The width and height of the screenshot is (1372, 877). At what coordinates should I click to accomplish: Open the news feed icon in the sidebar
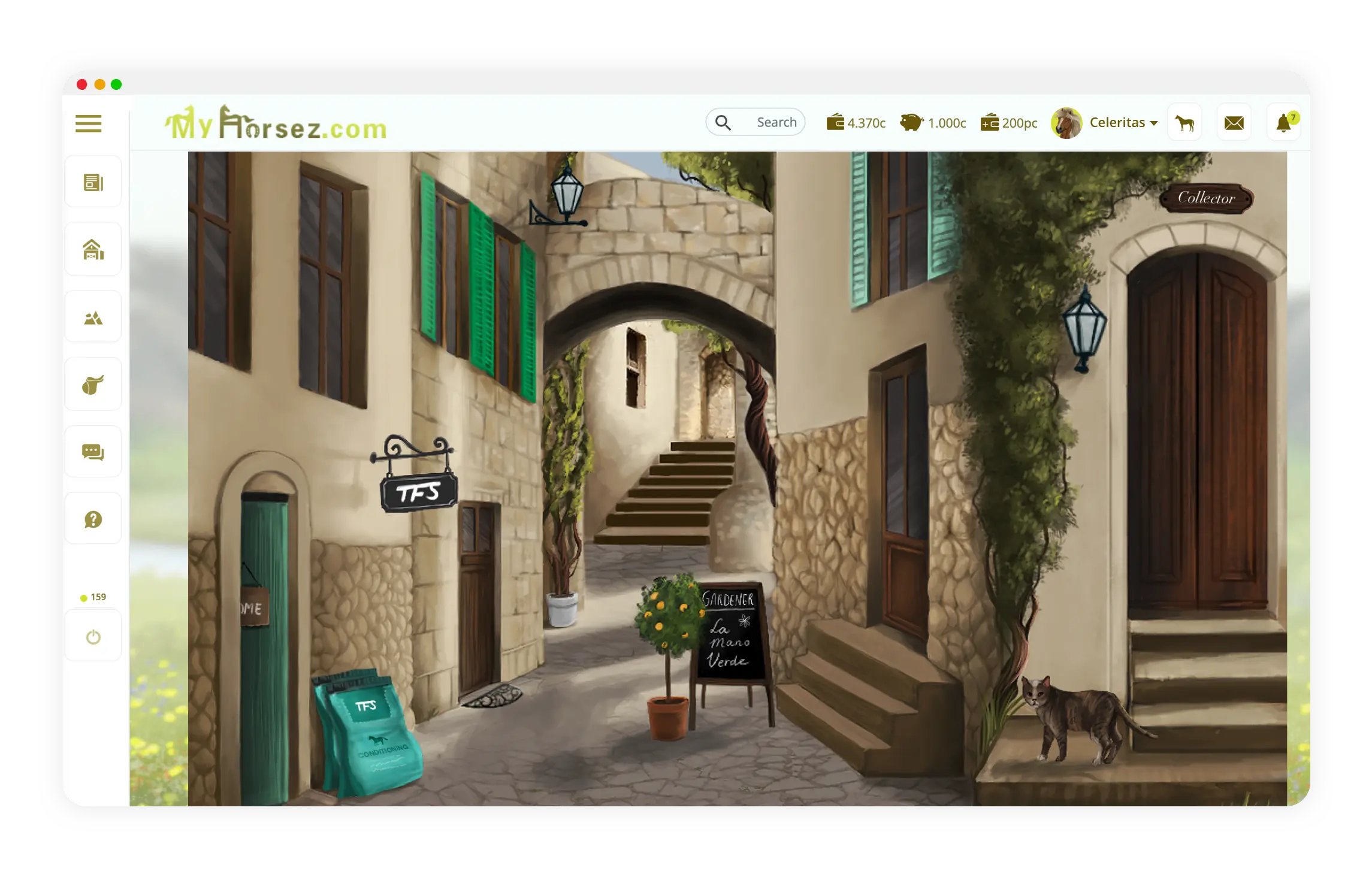(93, 181)
